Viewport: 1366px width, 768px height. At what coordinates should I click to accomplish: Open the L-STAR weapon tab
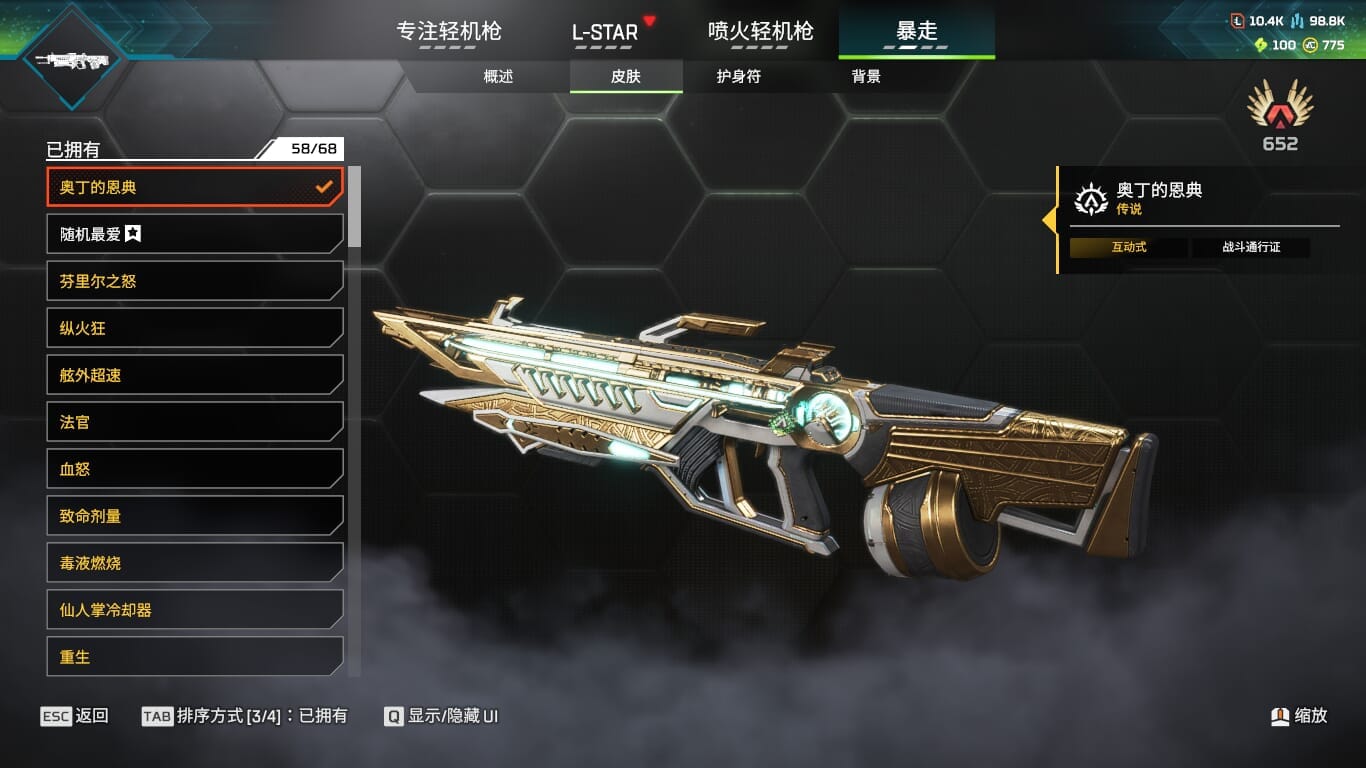[x=605, y=32]
